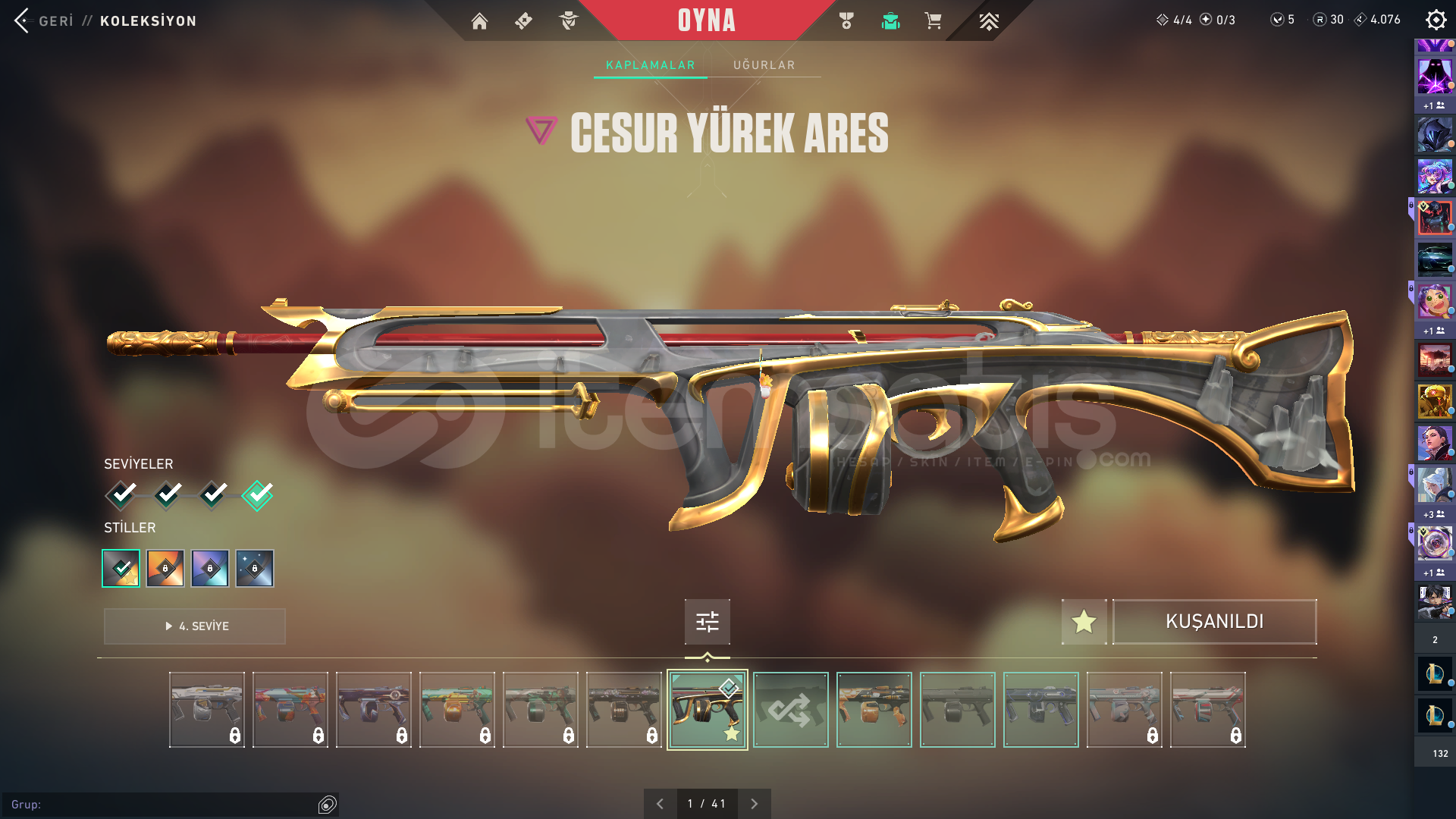Open the skin filter sliders button
This screenshot has height=819, width=1456.
[x=707, y=622]
